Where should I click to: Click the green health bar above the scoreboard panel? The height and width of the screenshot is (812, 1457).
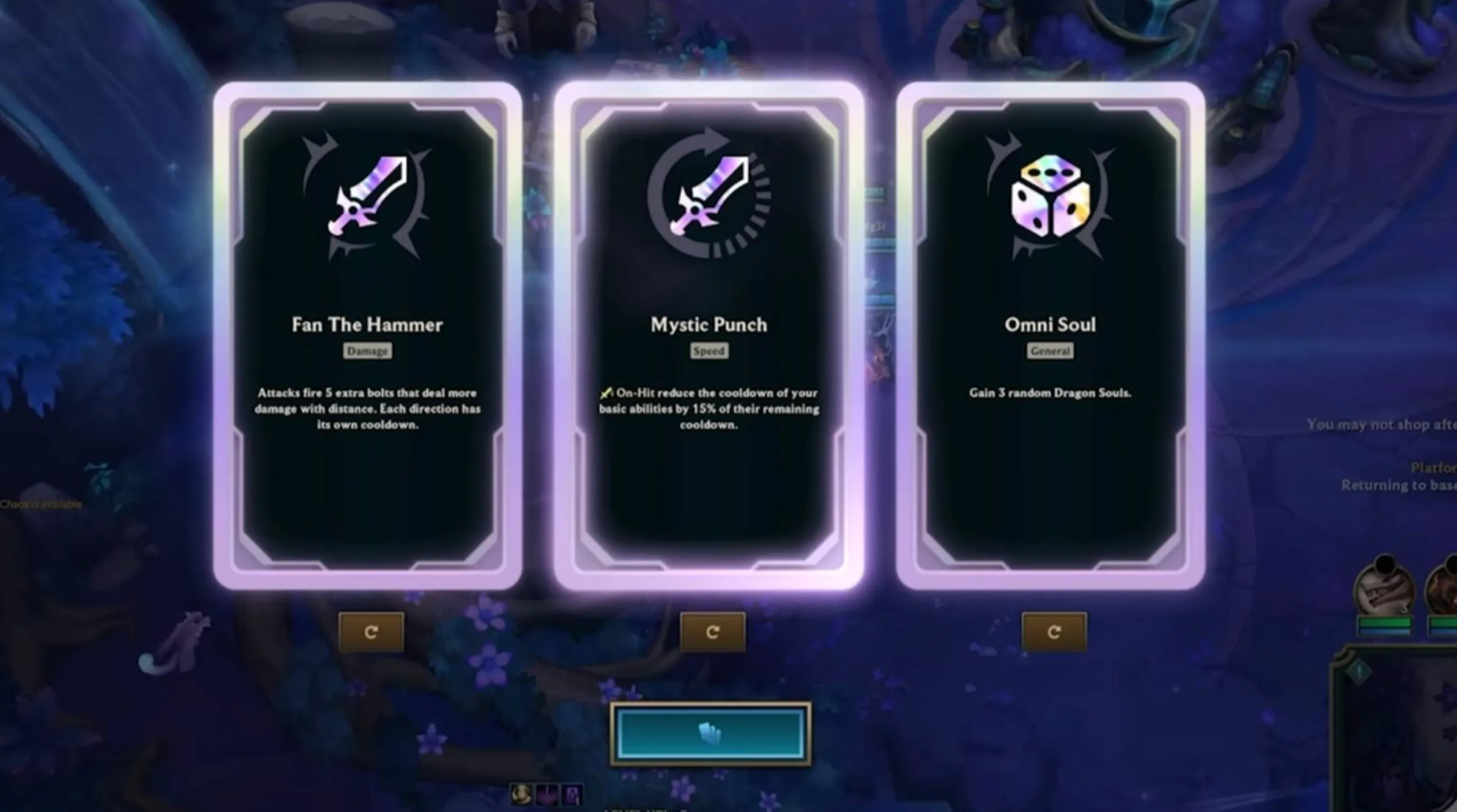click(x=1386, y=623)
